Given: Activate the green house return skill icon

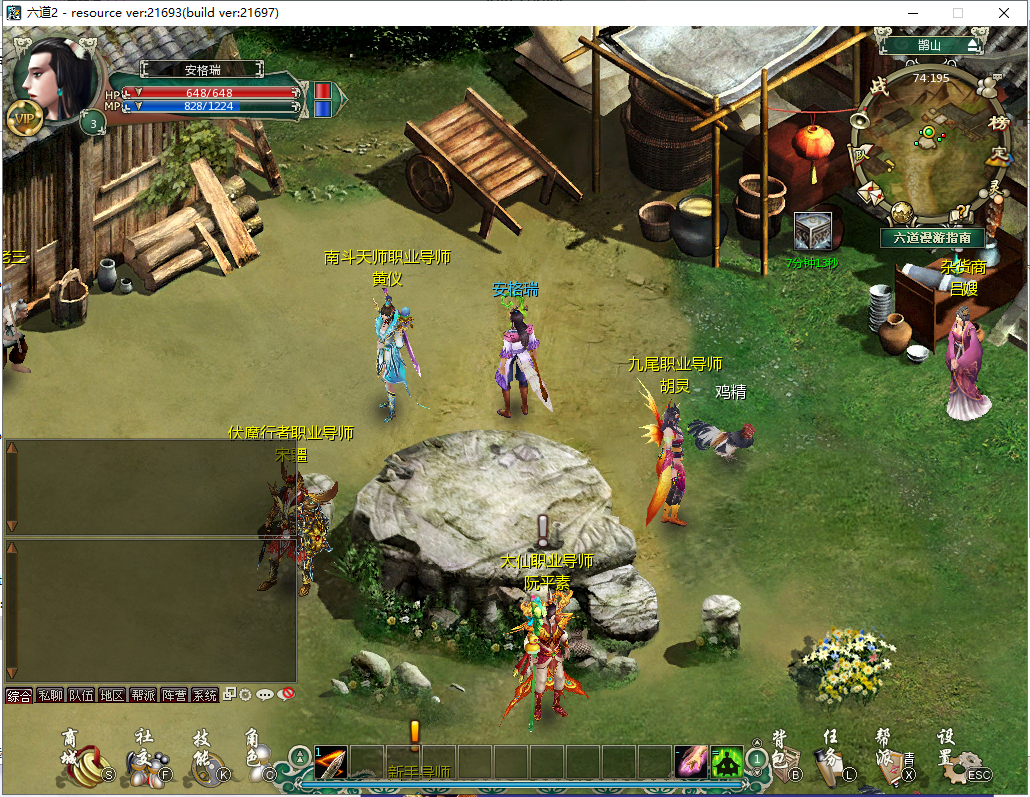Looking at the screenshot, I should pos(727,763).
